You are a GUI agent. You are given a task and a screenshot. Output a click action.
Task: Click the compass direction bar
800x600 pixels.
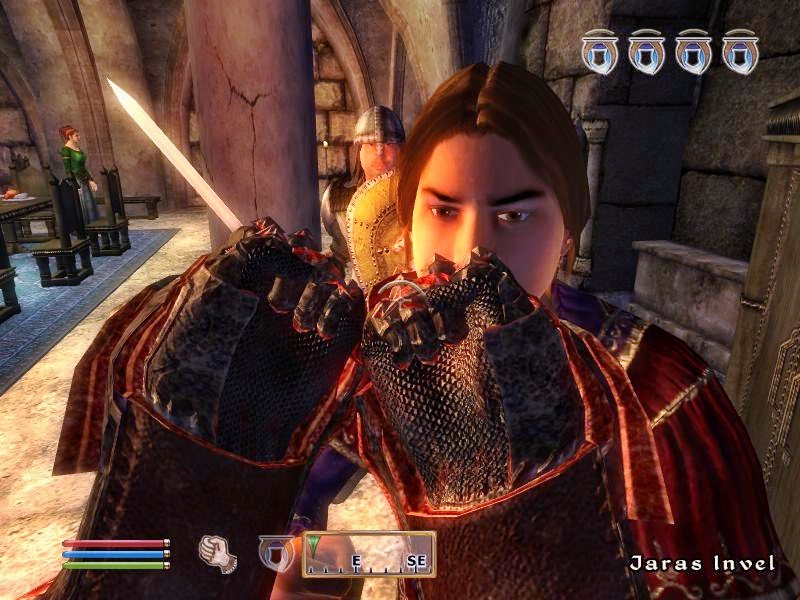point(369,554)
